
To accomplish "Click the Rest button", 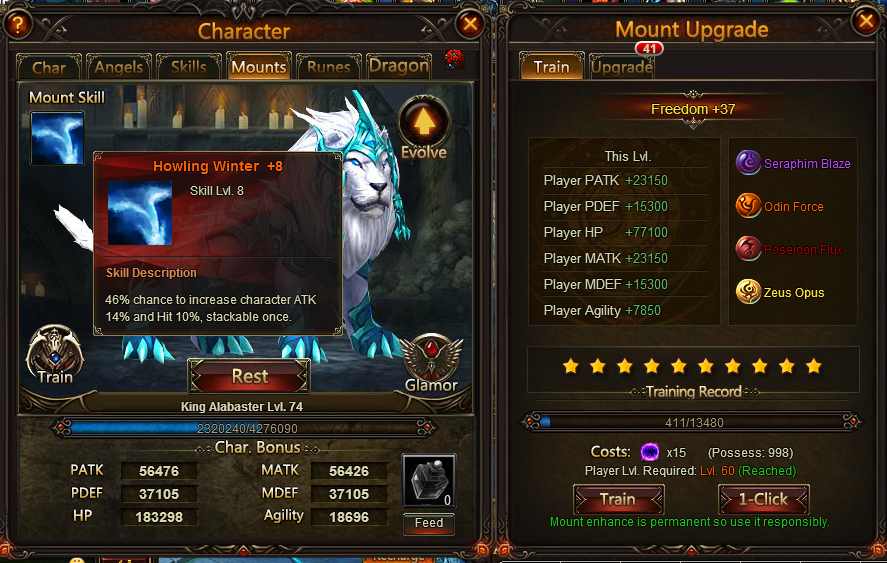I will pyautogui.click(x=249, y=377).
